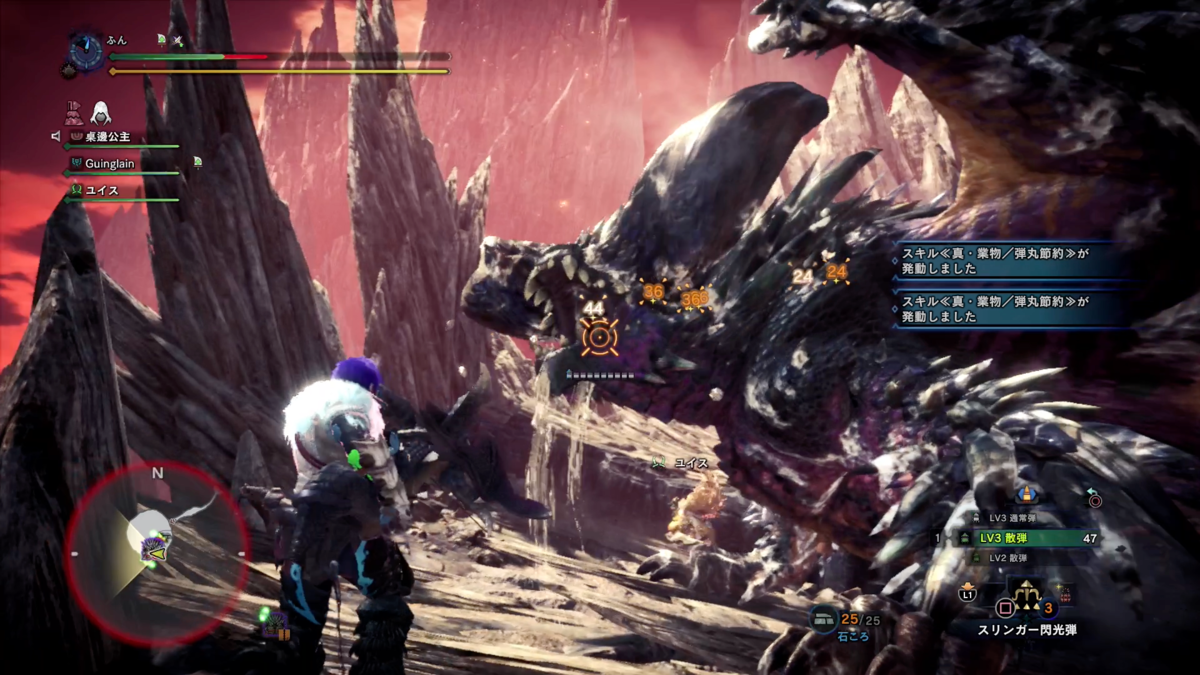Click party member 桌邊公主's name
1200x675 pixels.
[107, 136]
